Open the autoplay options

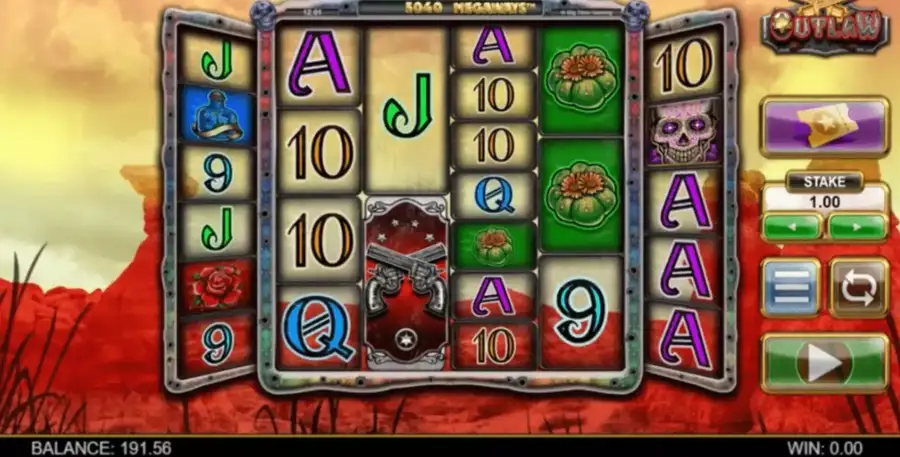point(859,288)
